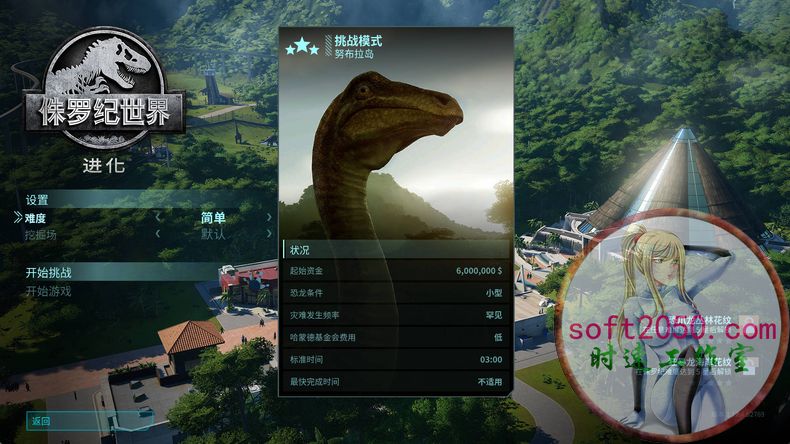Choose 开始游戏 to start the game

tap(49, 291)
